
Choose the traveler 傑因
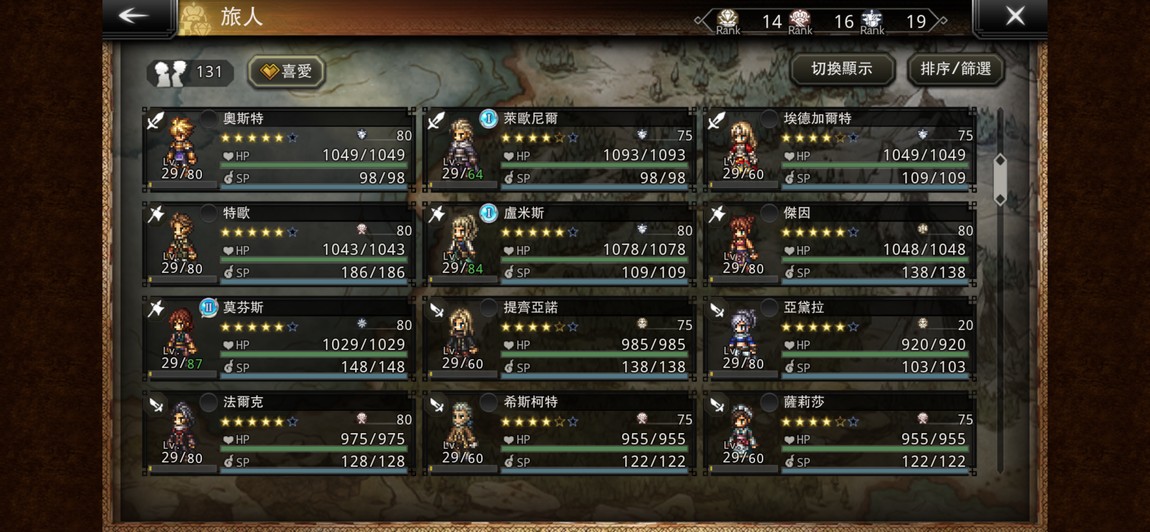(x=839, y=244)
